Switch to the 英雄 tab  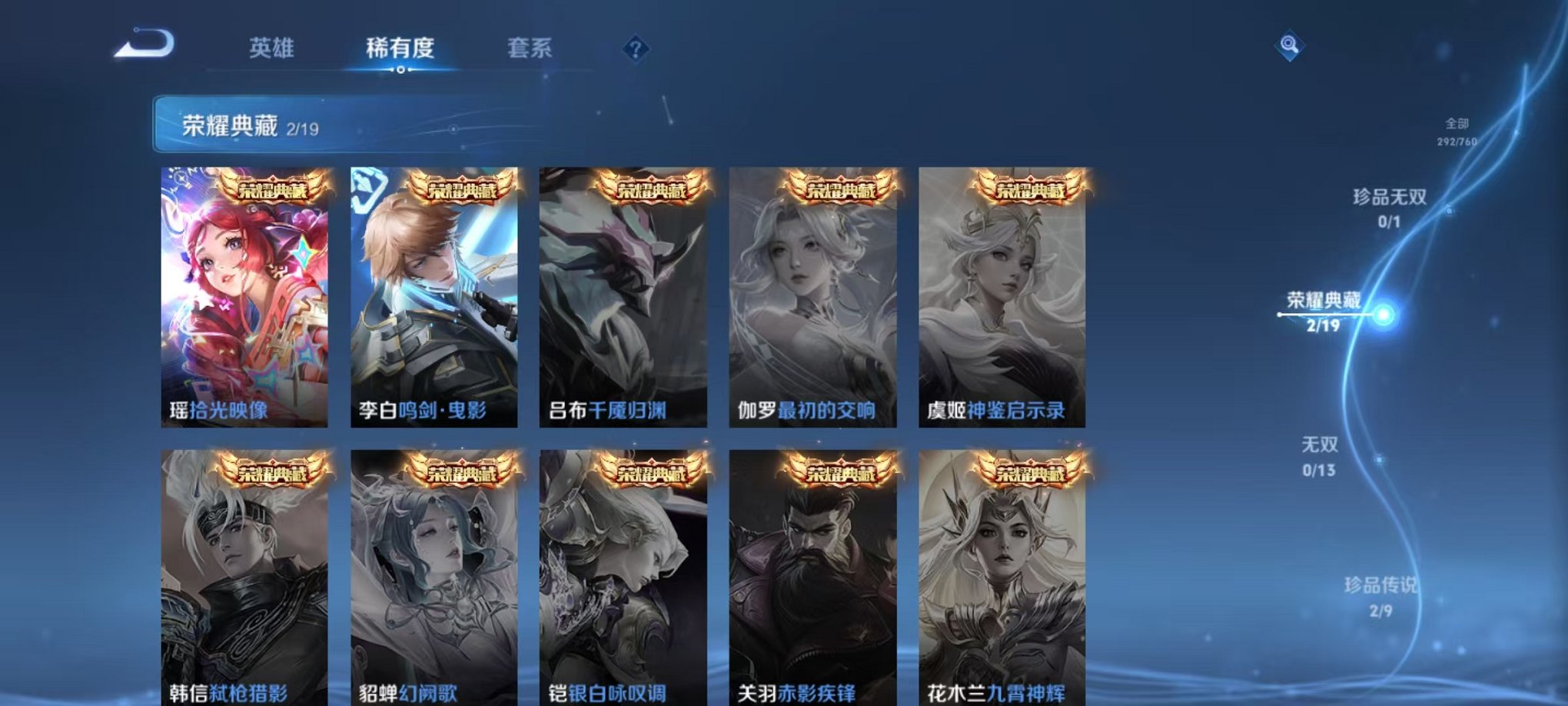273,48
